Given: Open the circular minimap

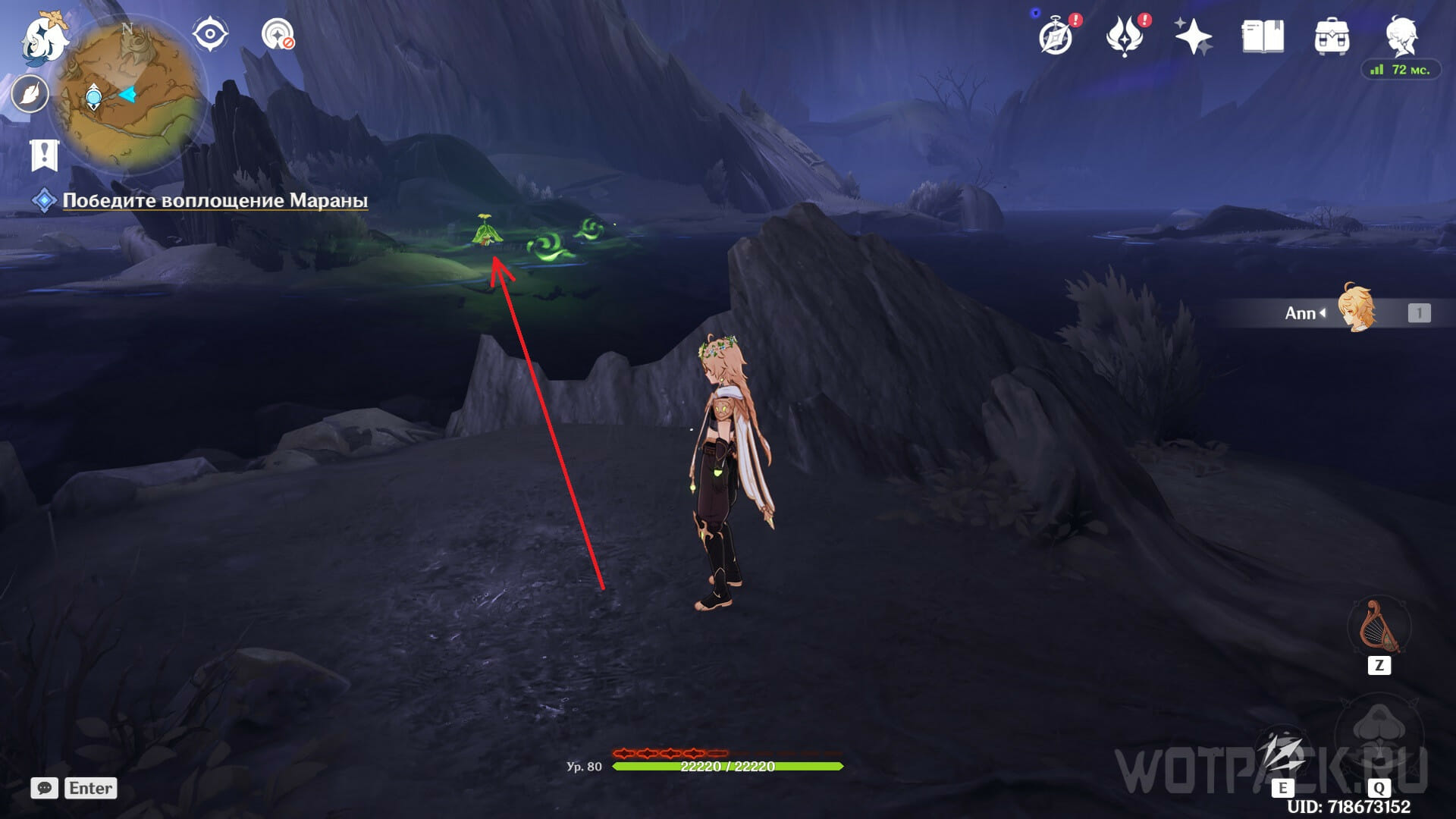Looking at the screenshot, I should click(x=127, y=95).
